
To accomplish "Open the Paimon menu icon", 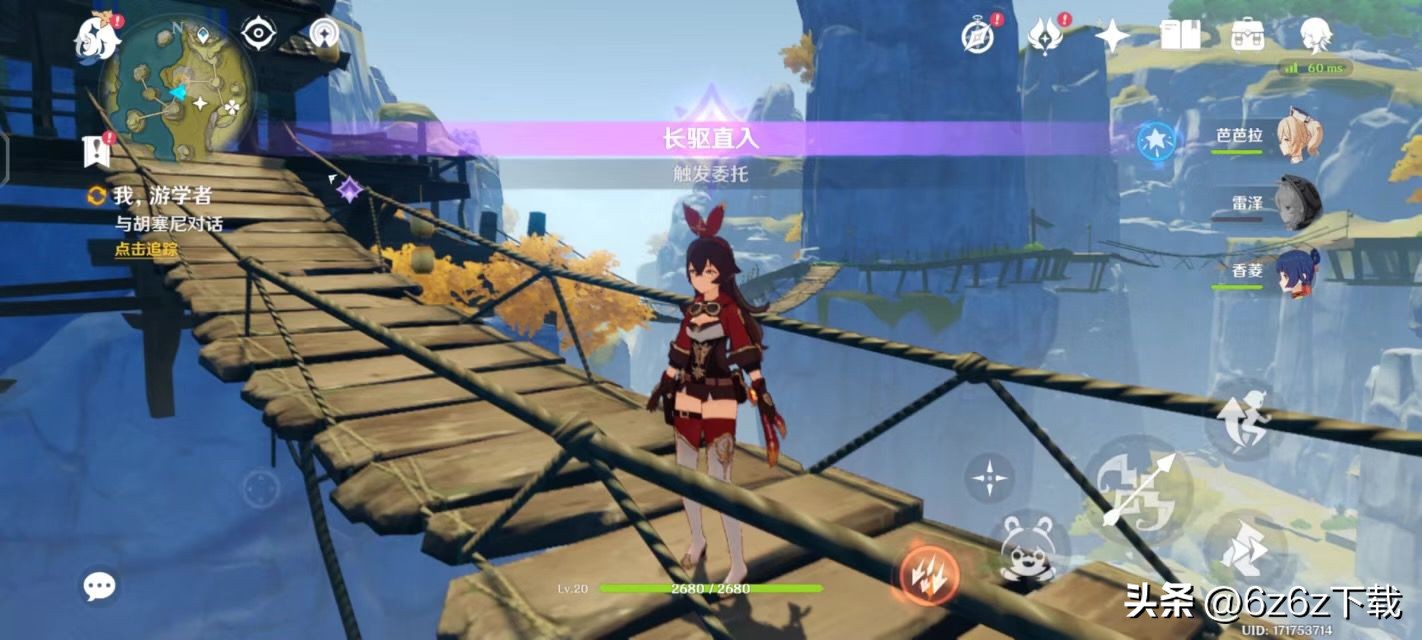I will tap(98, 38).
